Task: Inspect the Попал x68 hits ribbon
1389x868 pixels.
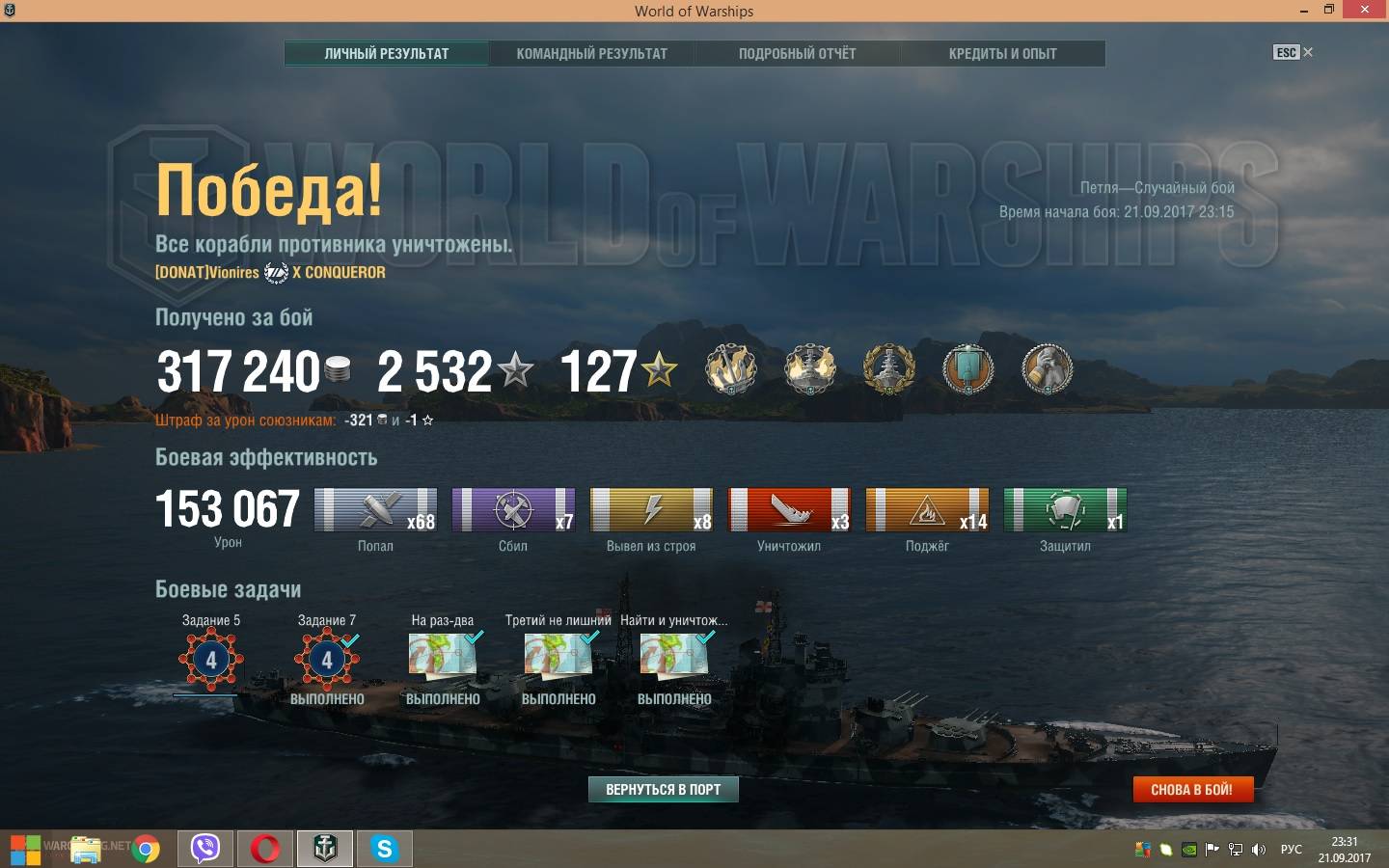Action: pyautogui.click(x=375, y=510)
